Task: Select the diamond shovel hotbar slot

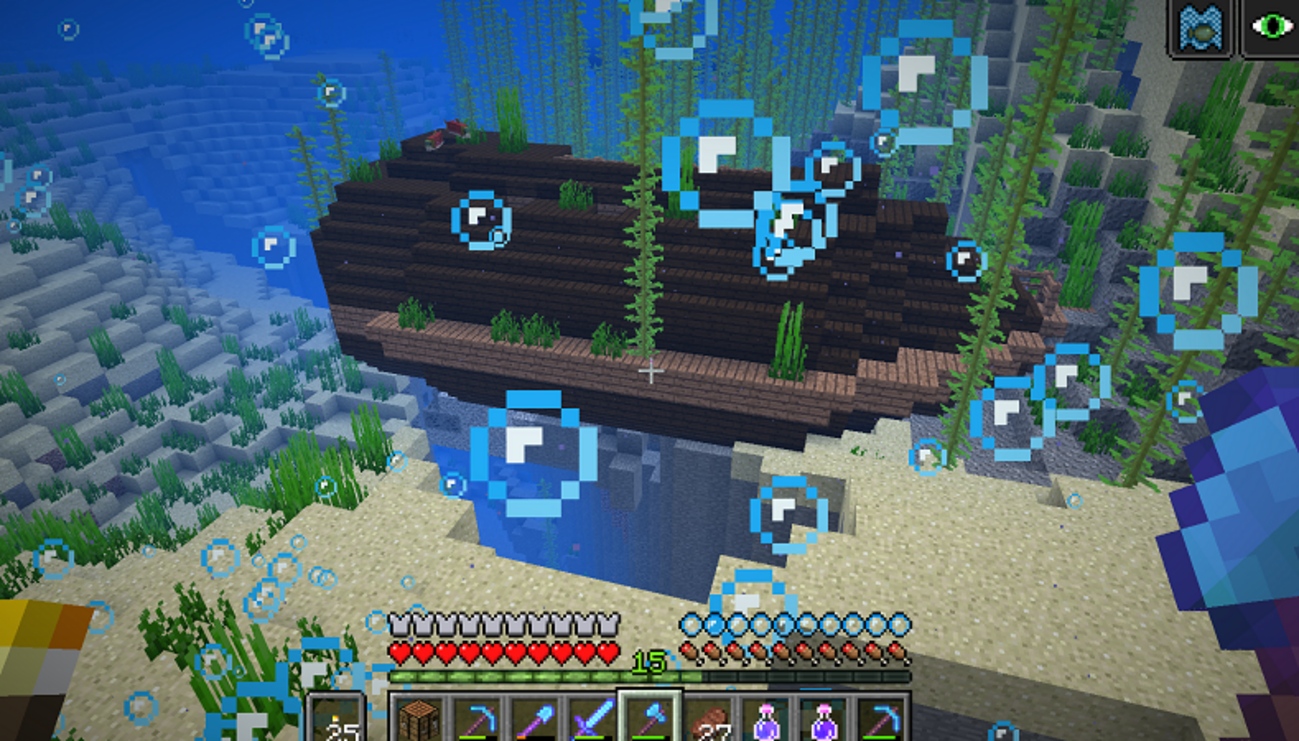Action: 533,718
